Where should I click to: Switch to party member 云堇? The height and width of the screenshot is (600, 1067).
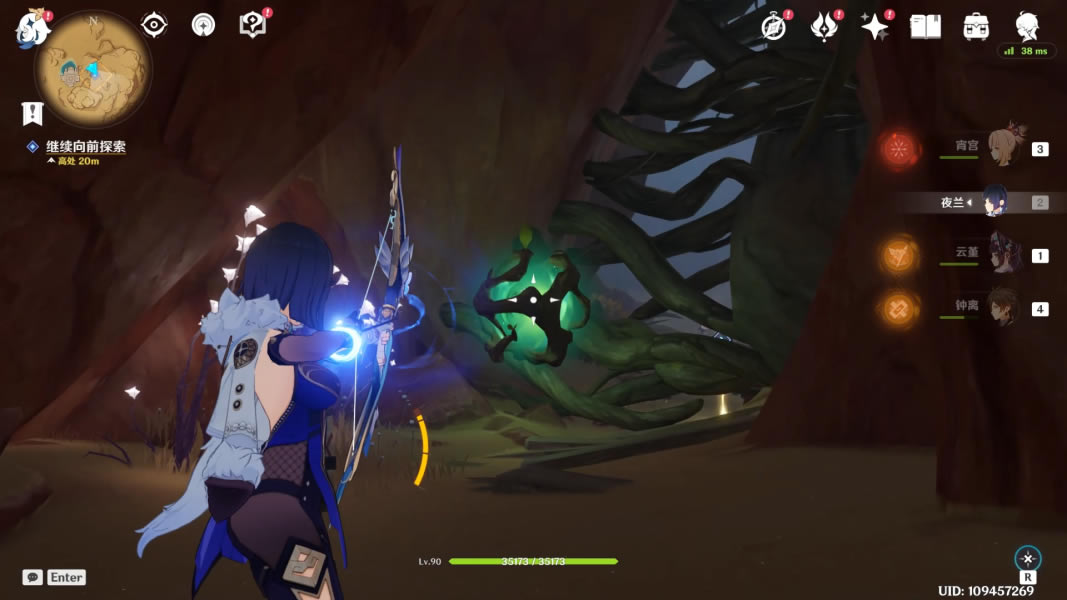[1002, 255]
